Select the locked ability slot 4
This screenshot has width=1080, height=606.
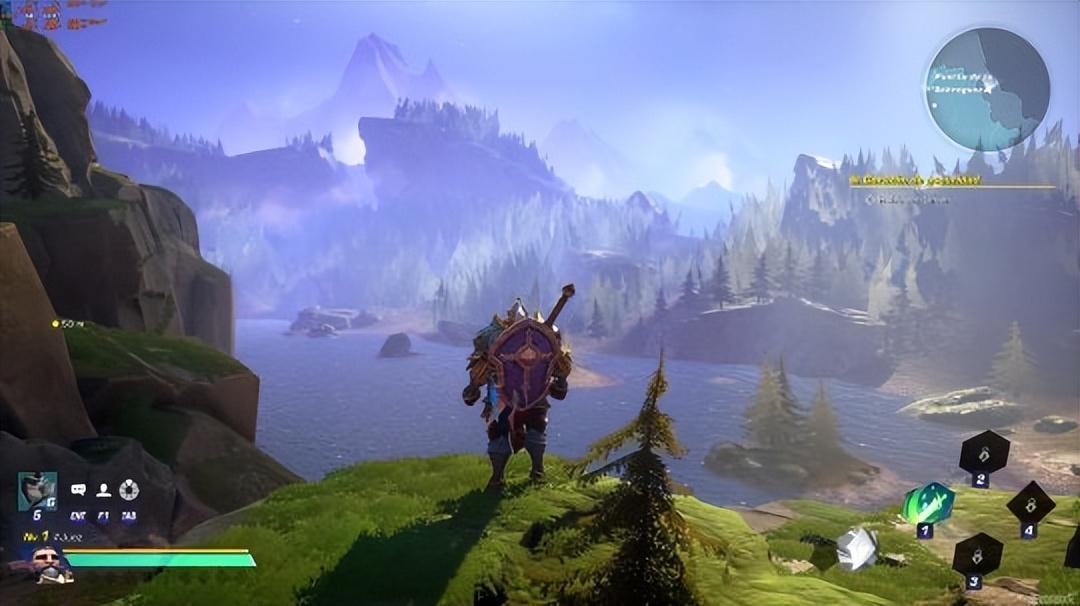[x=1030, y=503]
